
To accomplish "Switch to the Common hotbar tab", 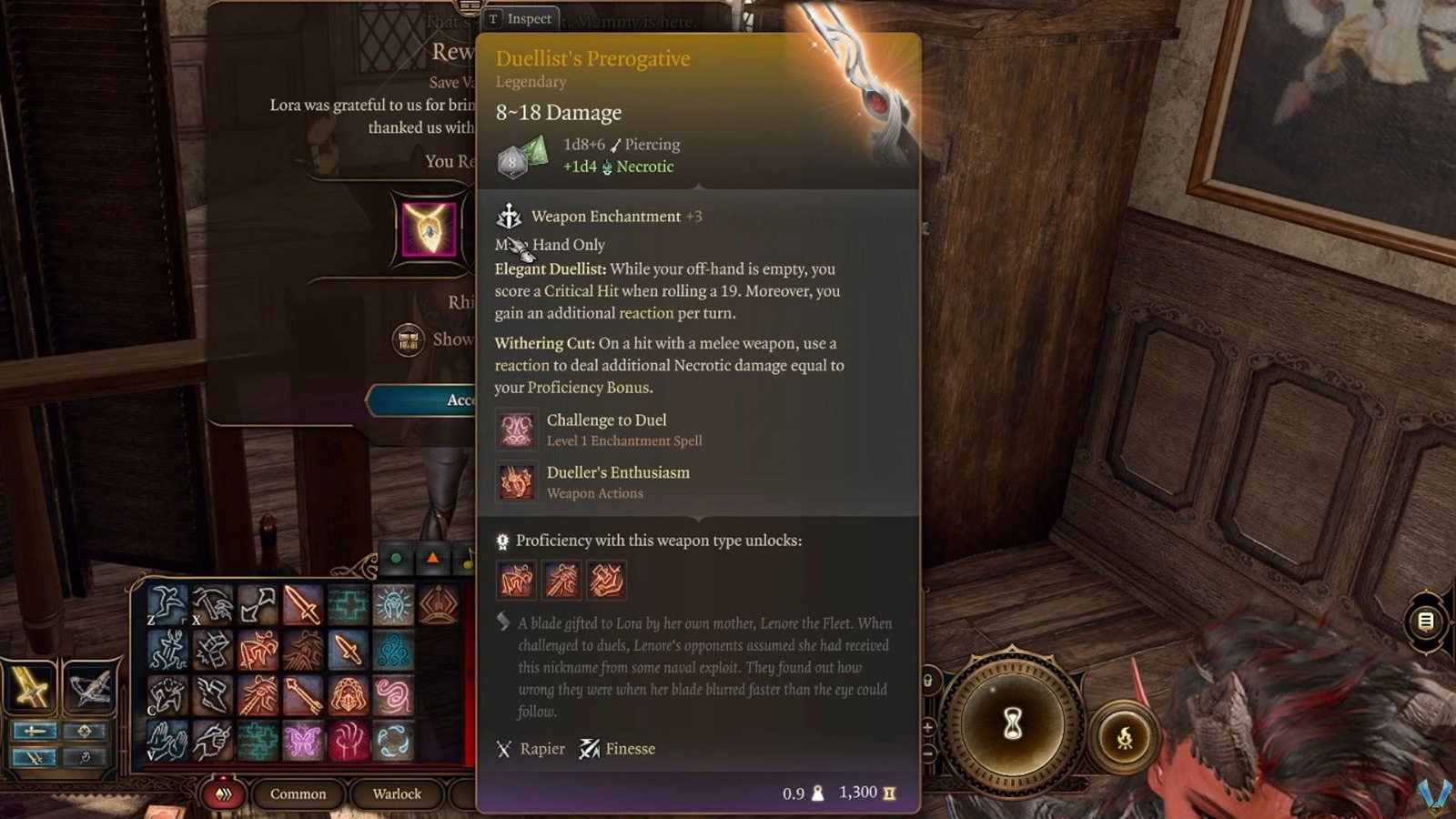I will (x=298, y=794).
